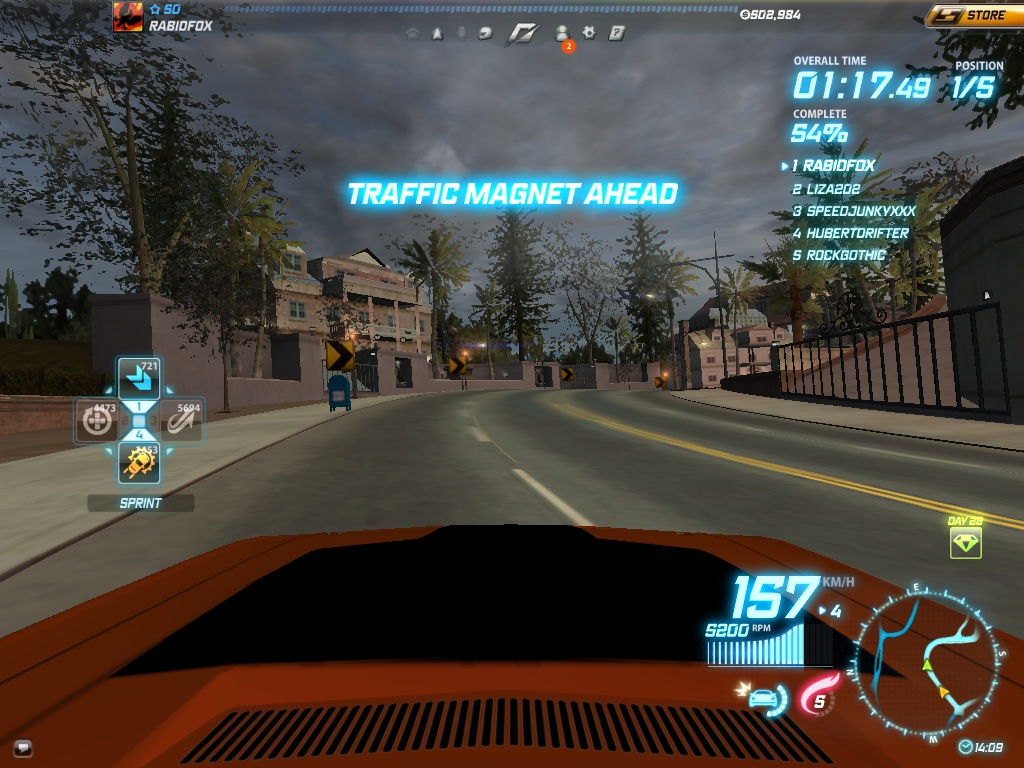
Task: Activate the orange car traffic magnet power-up
Action: (x=138, y=462)
